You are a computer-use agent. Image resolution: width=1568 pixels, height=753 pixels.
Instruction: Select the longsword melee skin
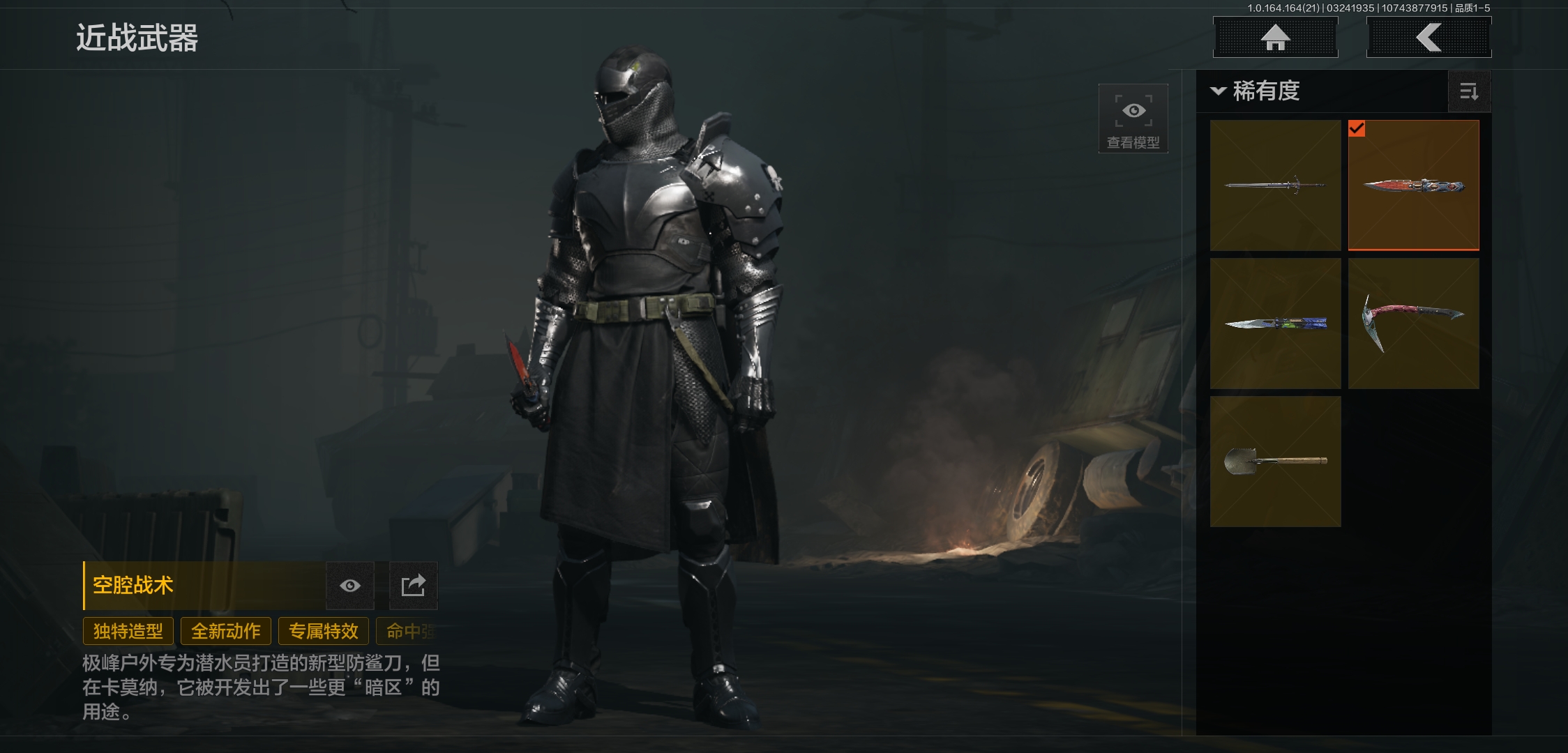click(1275, 185)
